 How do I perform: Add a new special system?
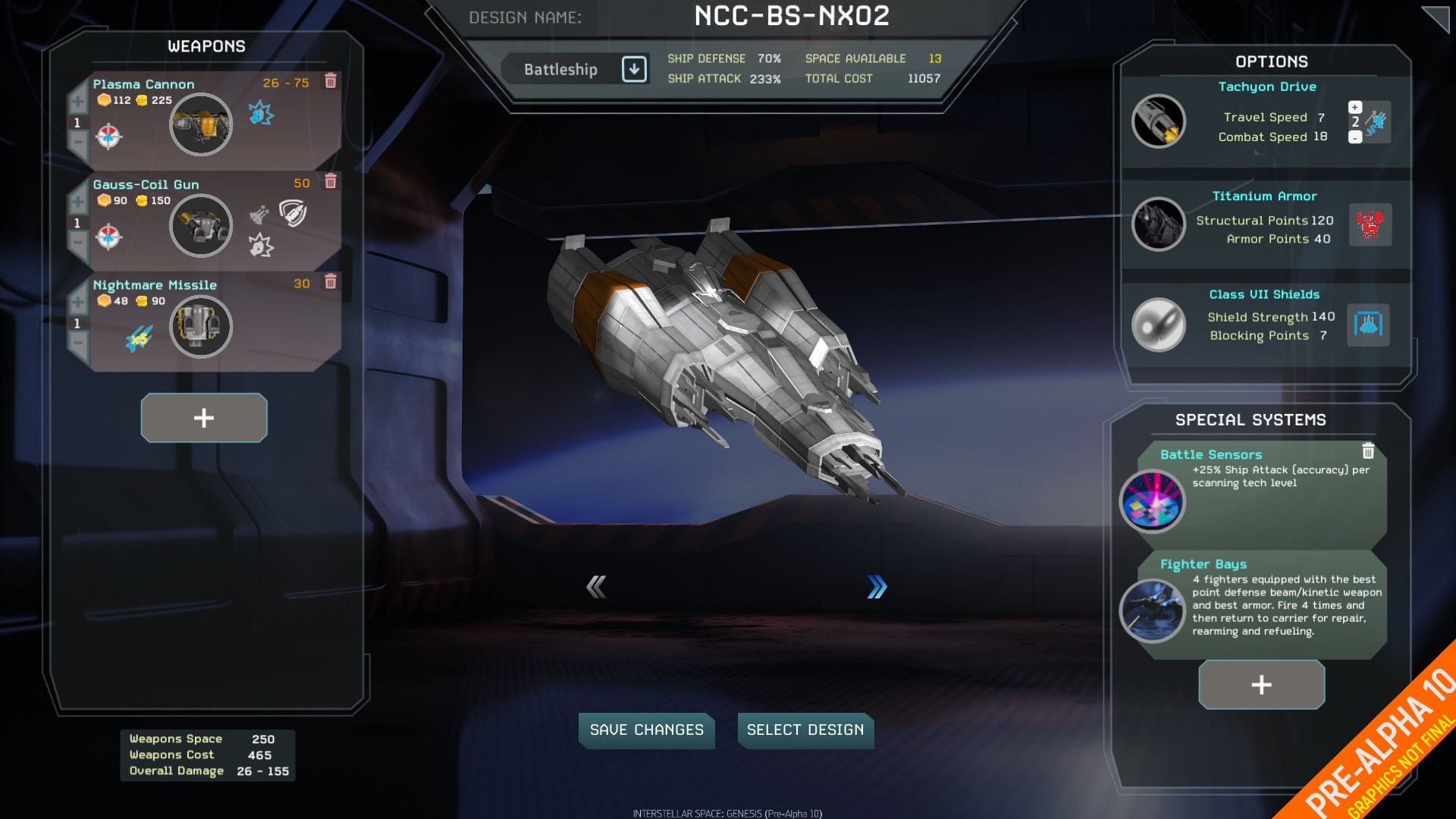tap(1261, 685)
